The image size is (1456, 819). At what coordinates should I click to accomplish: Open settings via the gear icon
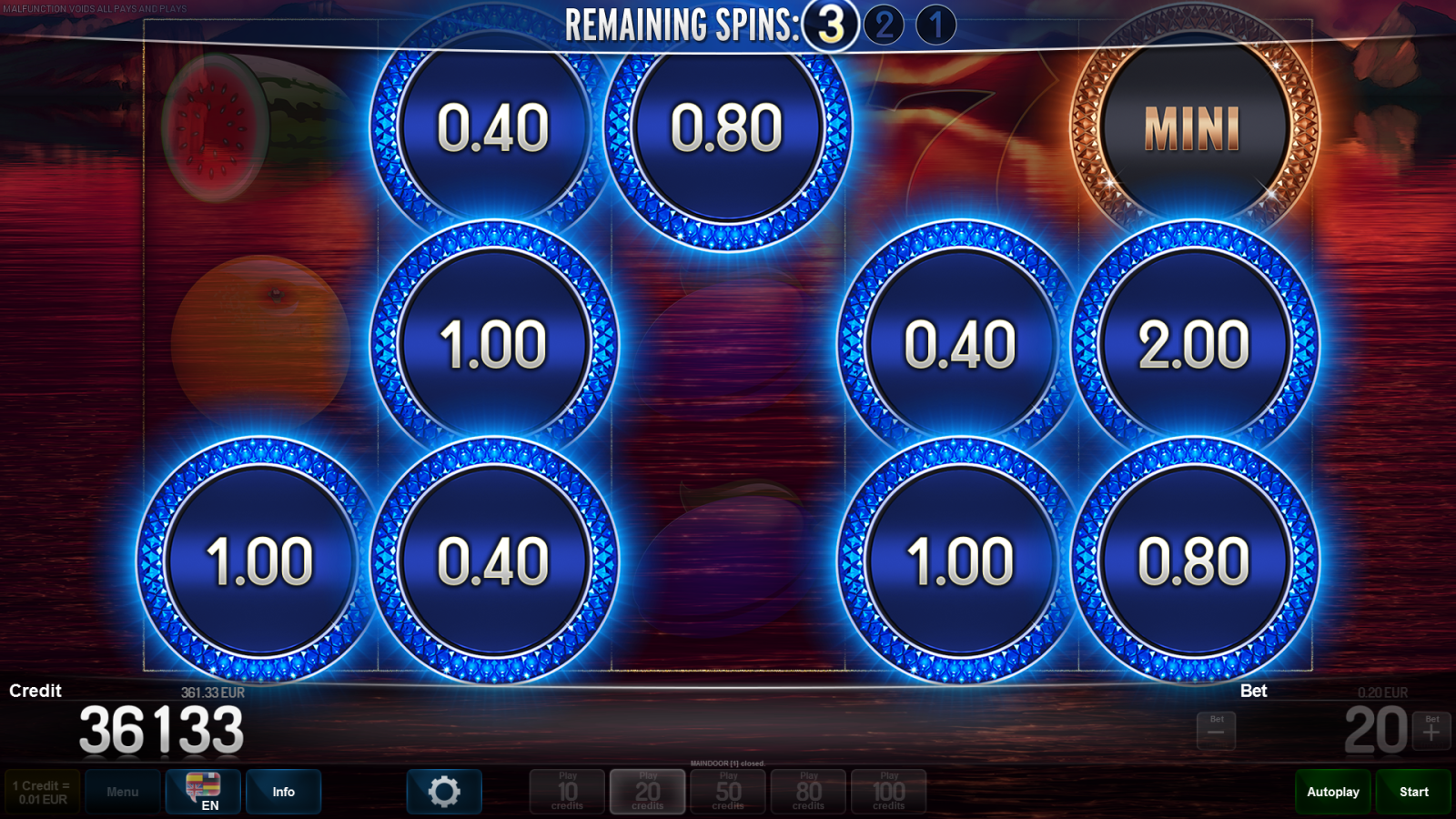coord(444,792)
